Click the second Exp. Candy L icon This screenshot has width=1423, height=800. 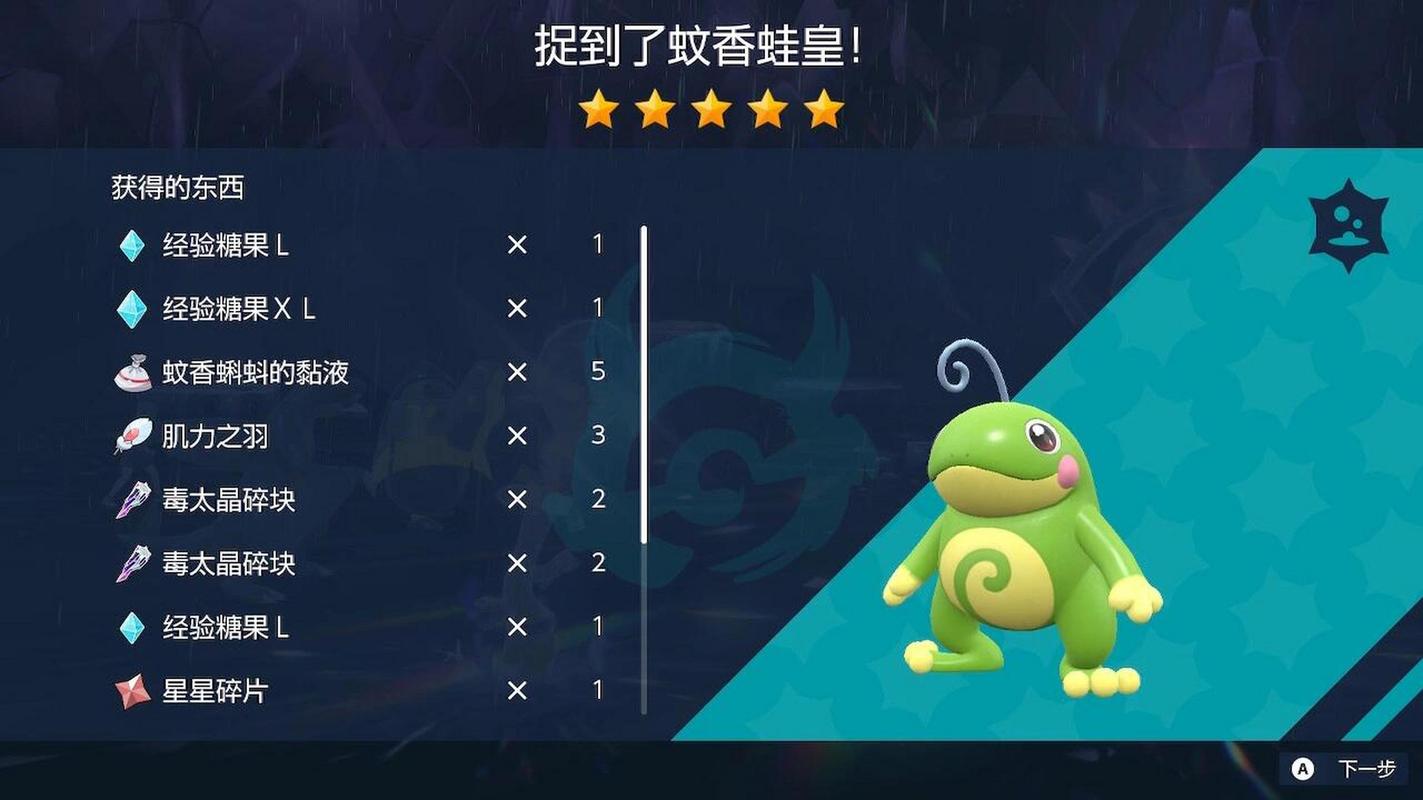pos(133,628)
